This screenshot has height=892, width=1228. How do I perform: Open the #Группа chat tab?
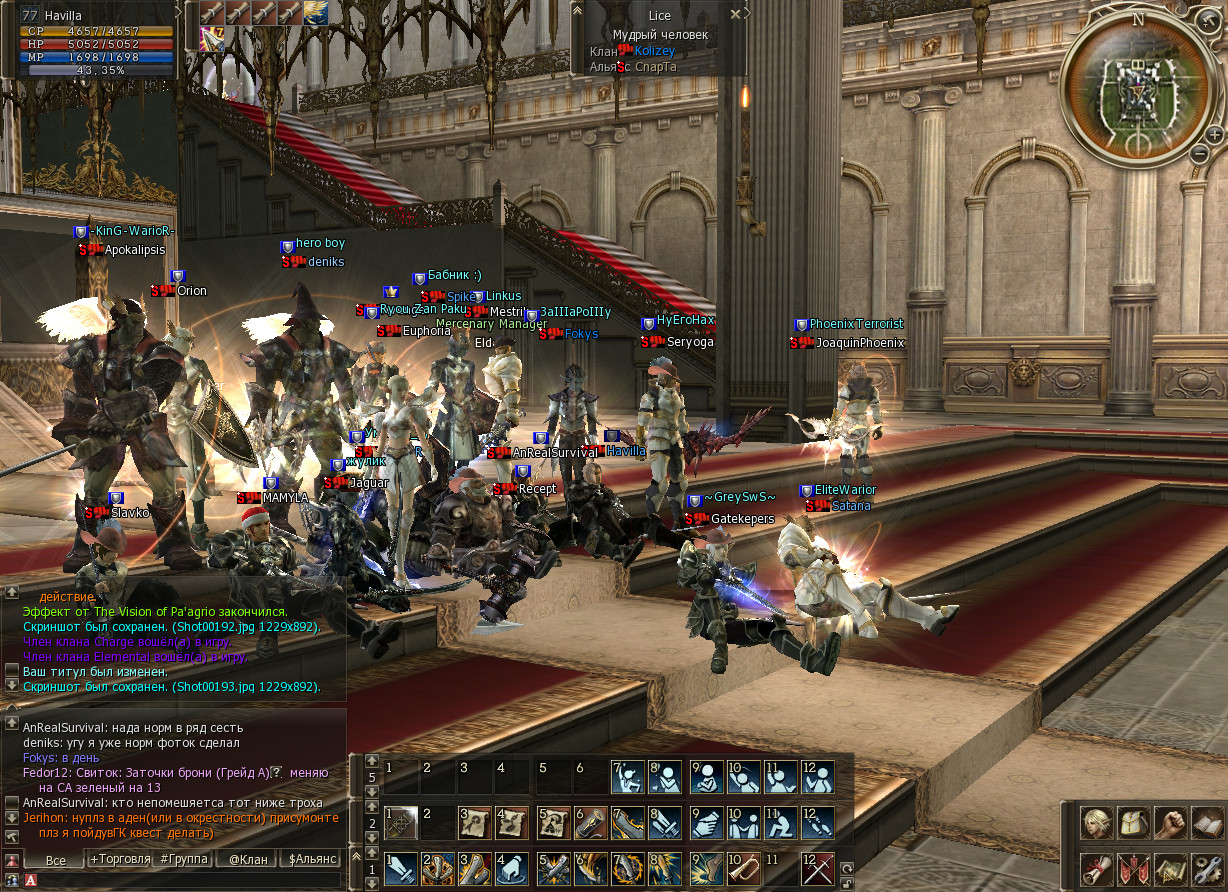(184, 859)
